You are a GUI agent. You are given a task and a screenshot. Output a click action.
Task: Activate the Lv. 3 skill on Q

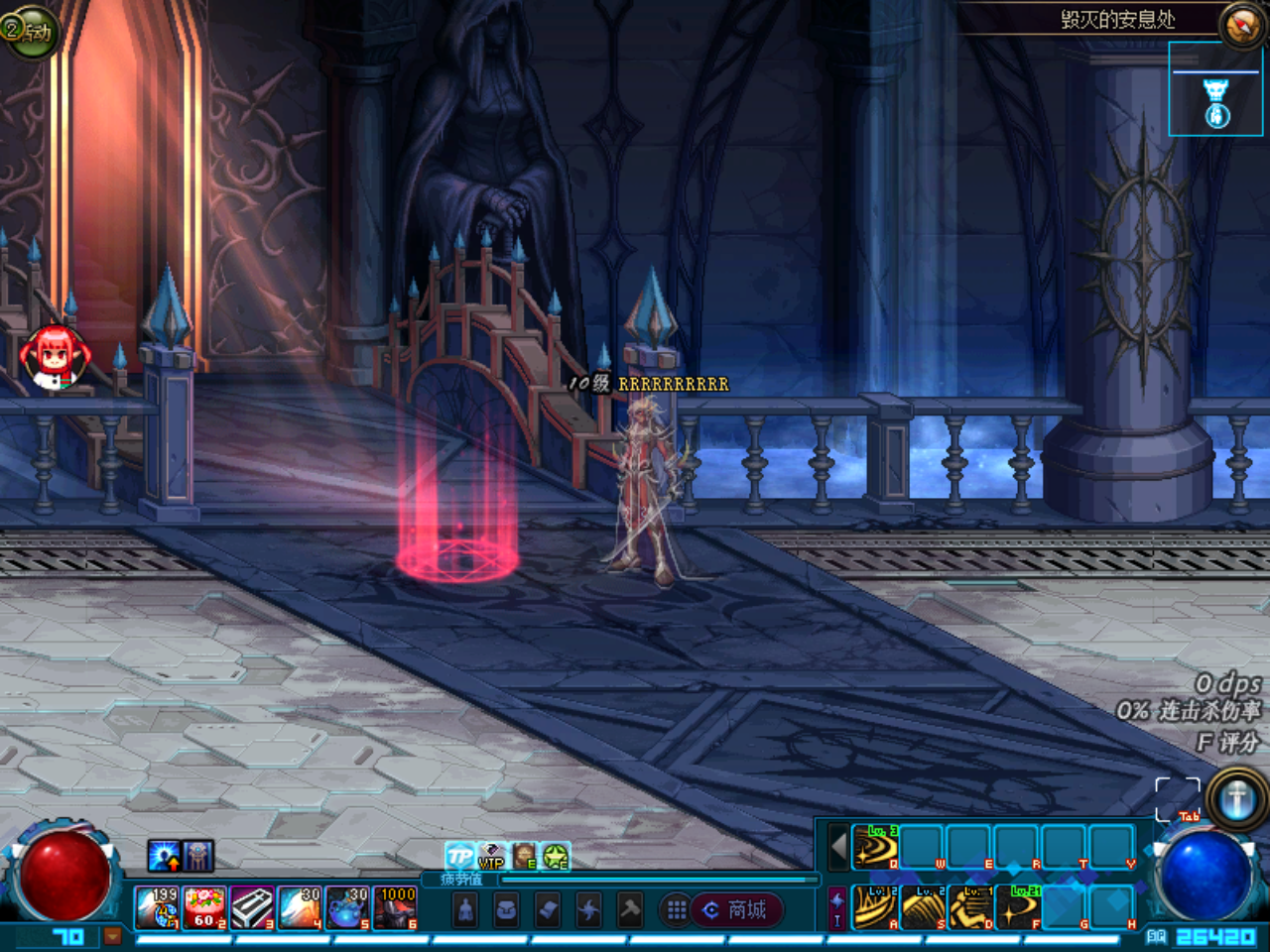coord(875,848)
